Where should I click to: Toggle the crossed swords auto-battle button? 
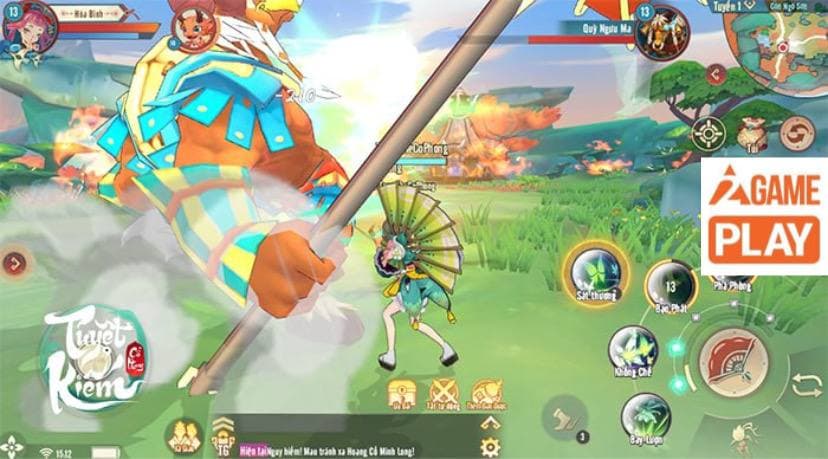[x=442, y=393]
